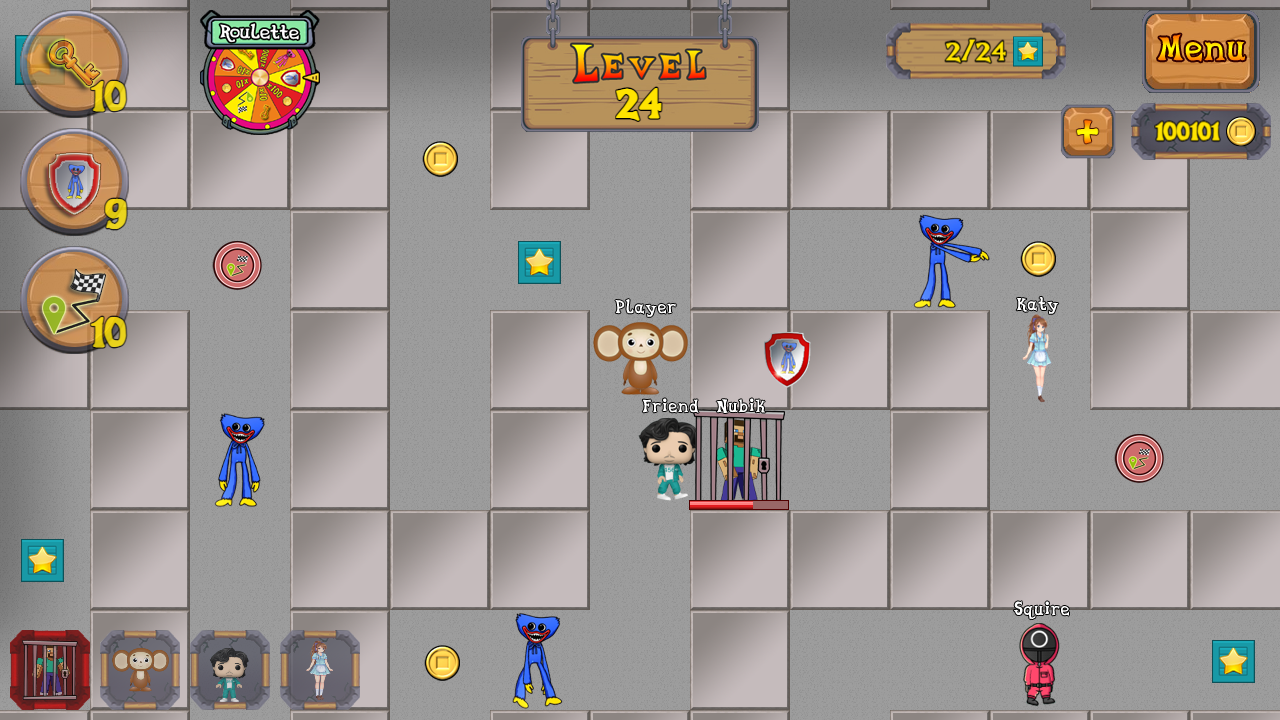
Task: Click the pink marker on the right side
Action: pos(1140,458)
